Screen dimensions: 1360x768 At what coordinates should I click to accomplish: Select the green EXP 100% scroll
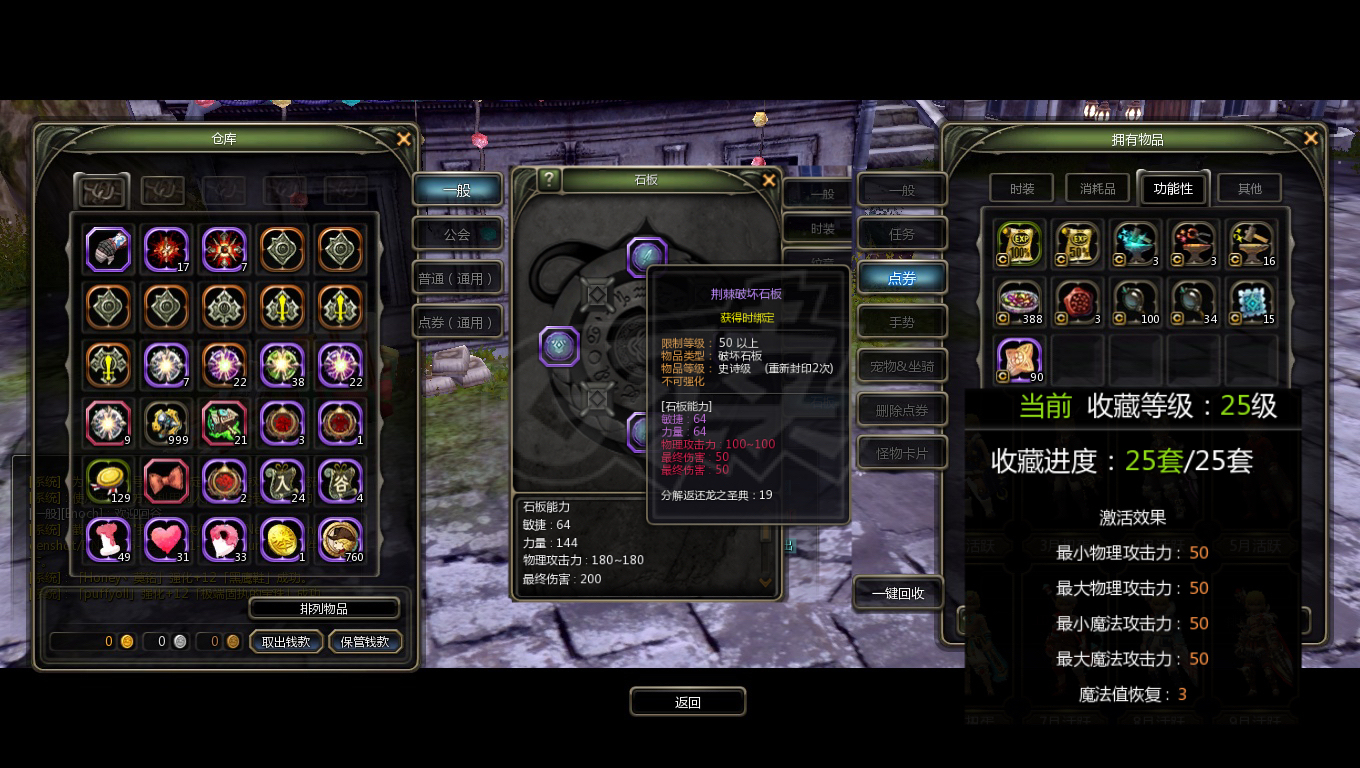(x=1020, y=245)
